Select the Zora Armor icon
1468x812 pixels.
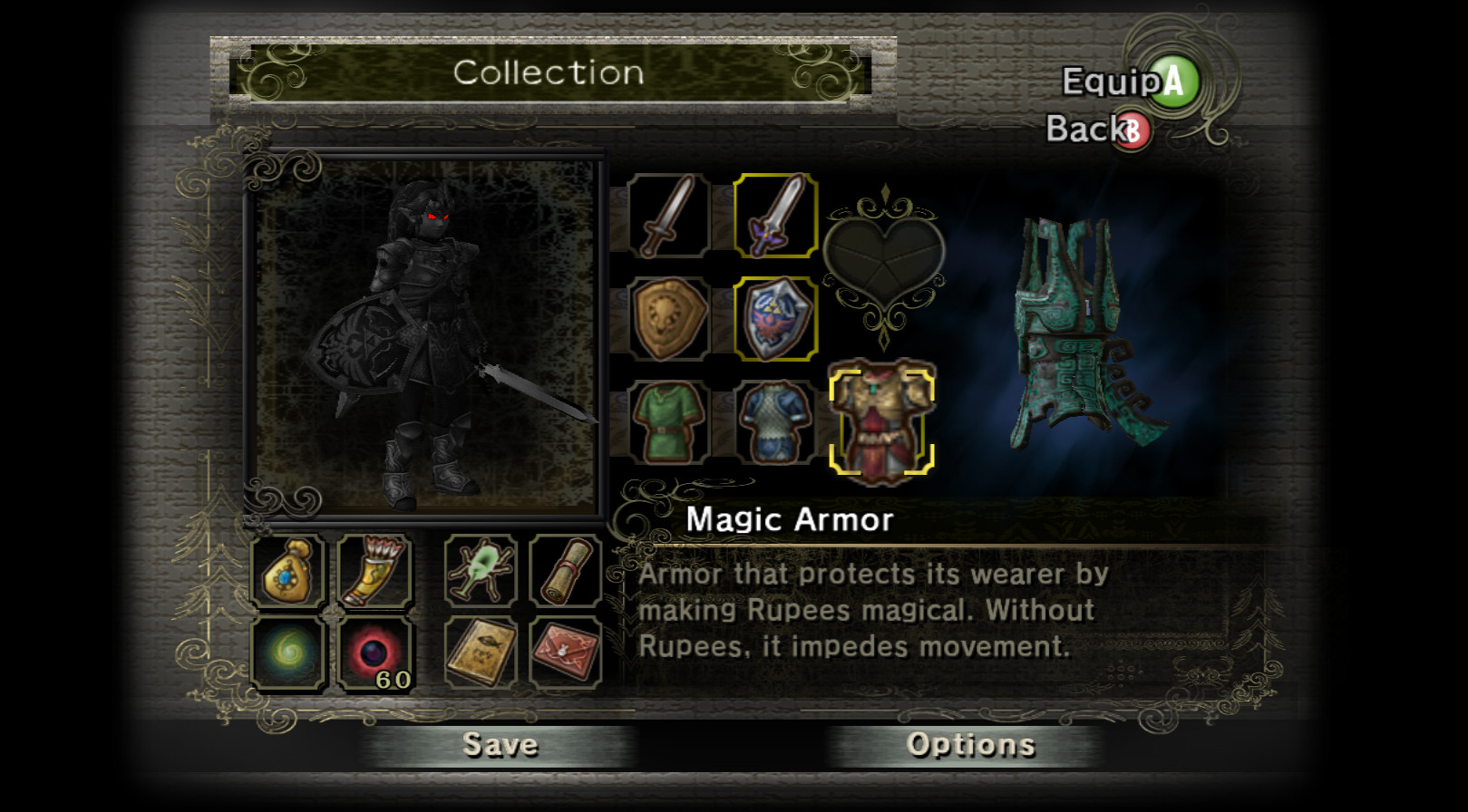coord(775,420)
